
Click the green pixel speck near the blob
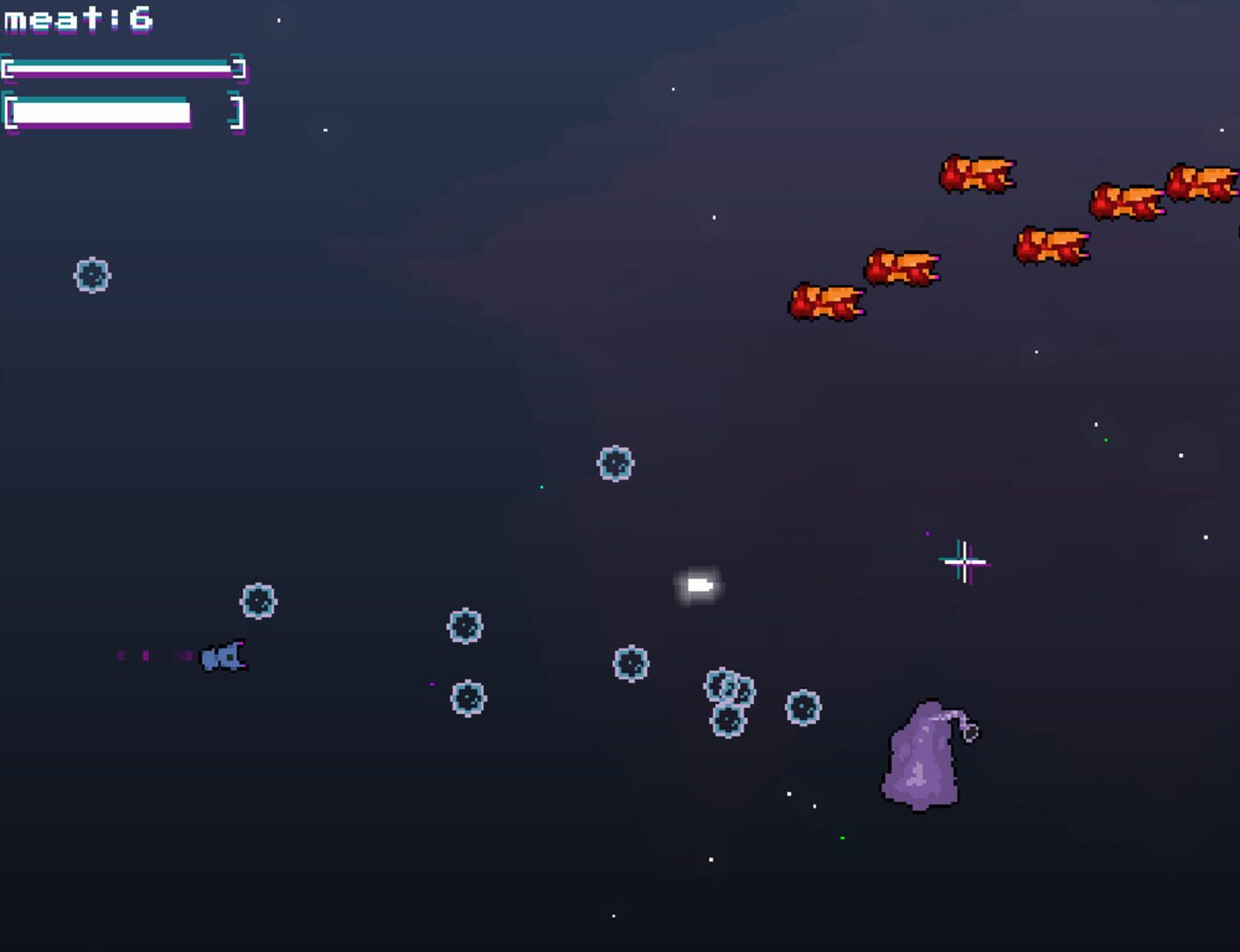tap(842, 837)
